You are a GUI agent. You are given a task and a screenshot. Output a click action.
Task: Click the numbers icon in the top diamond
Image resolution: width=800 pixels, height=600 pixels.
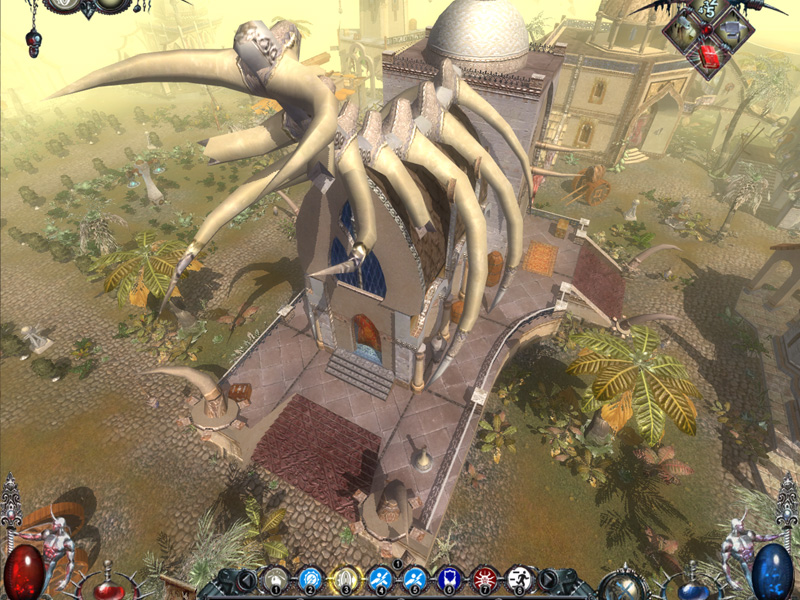tap(708, 8)
